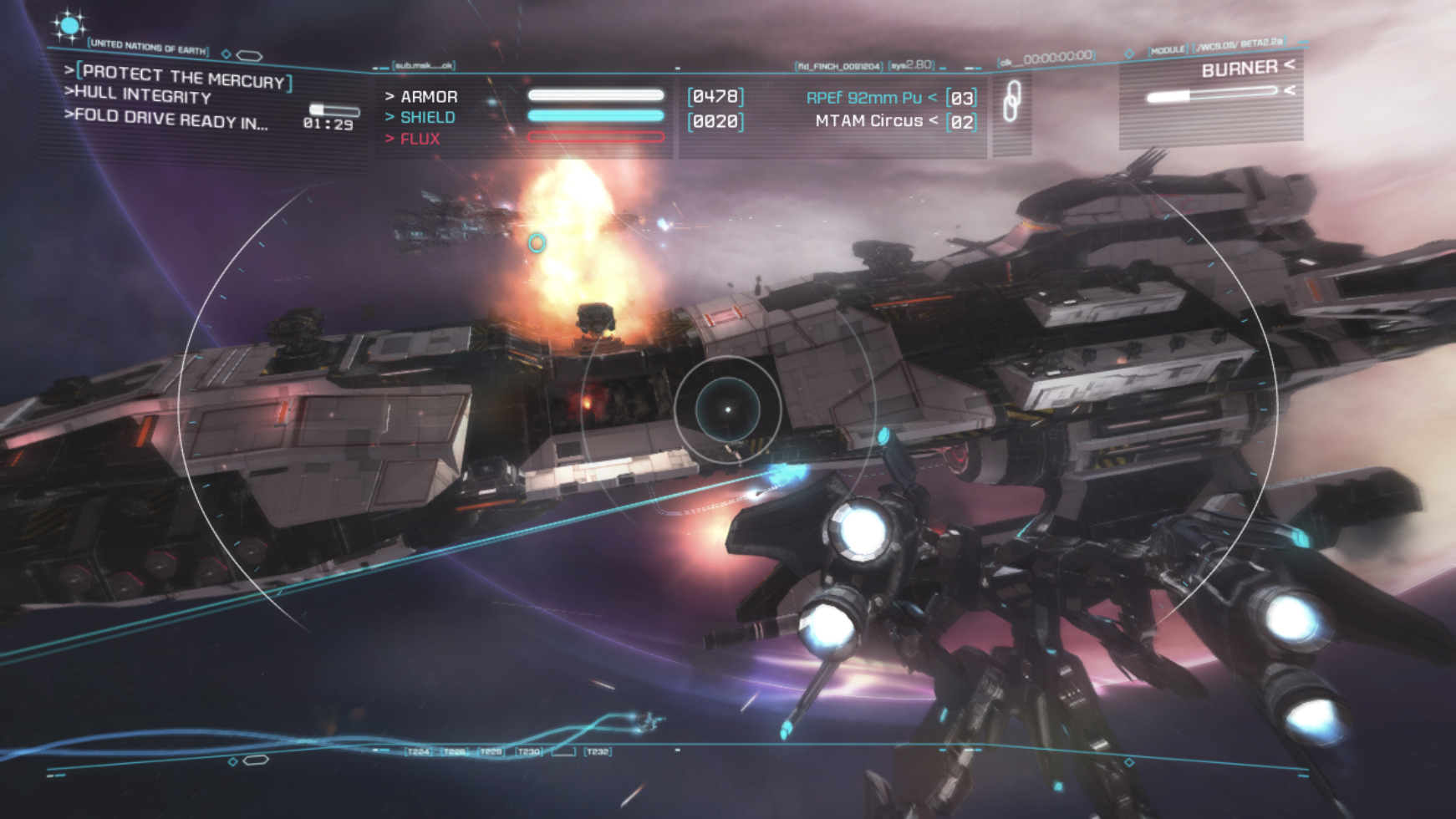Choose the MTAM Circus missile entry
The width and height of the screenshot is (1456, 819).
click(x=869, y=121)
